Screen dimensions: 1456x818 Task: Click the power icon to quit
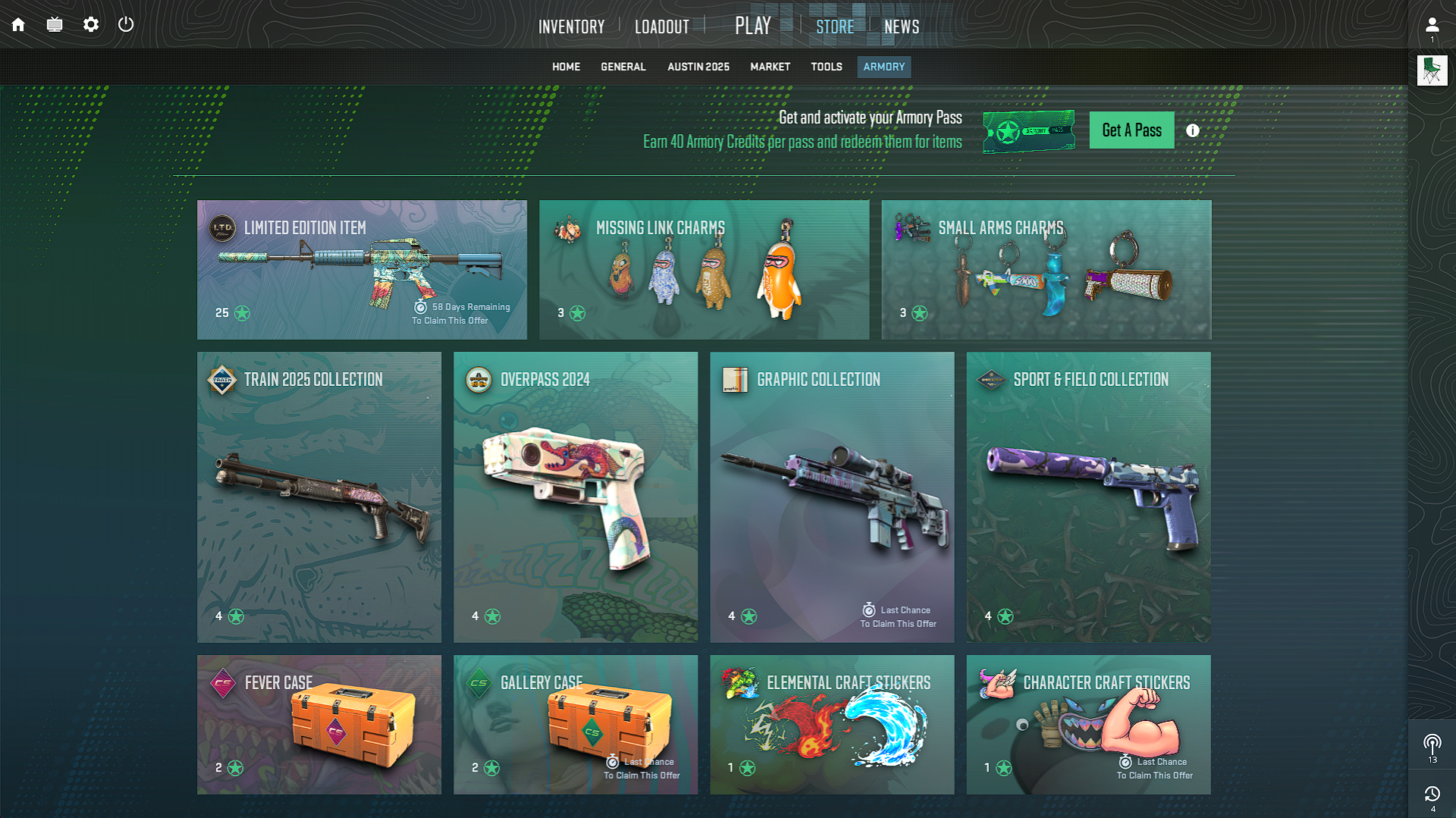[x=126, y=24]
